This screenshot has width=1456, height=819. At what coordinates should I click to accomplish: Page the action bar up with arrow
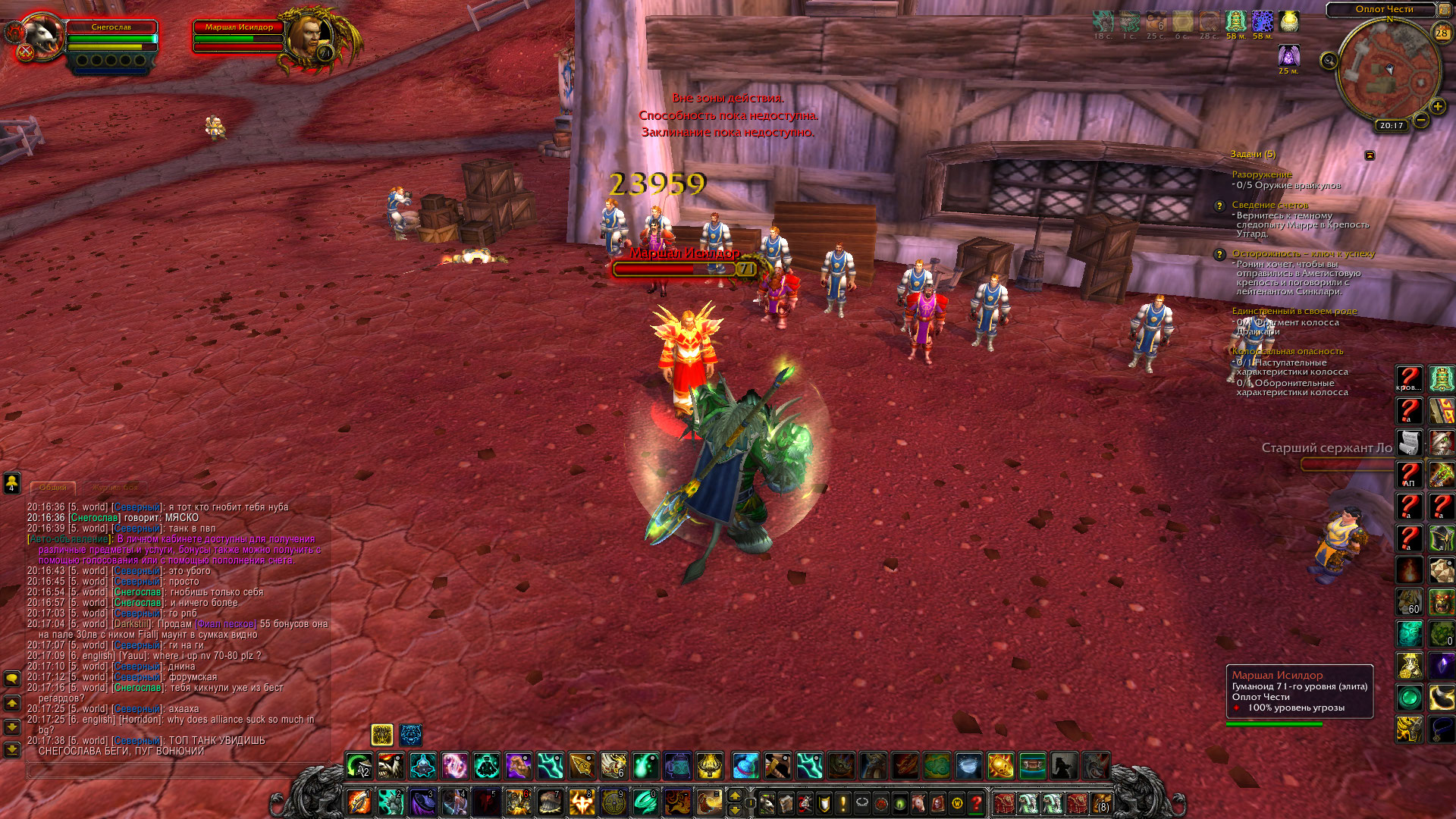734,795
